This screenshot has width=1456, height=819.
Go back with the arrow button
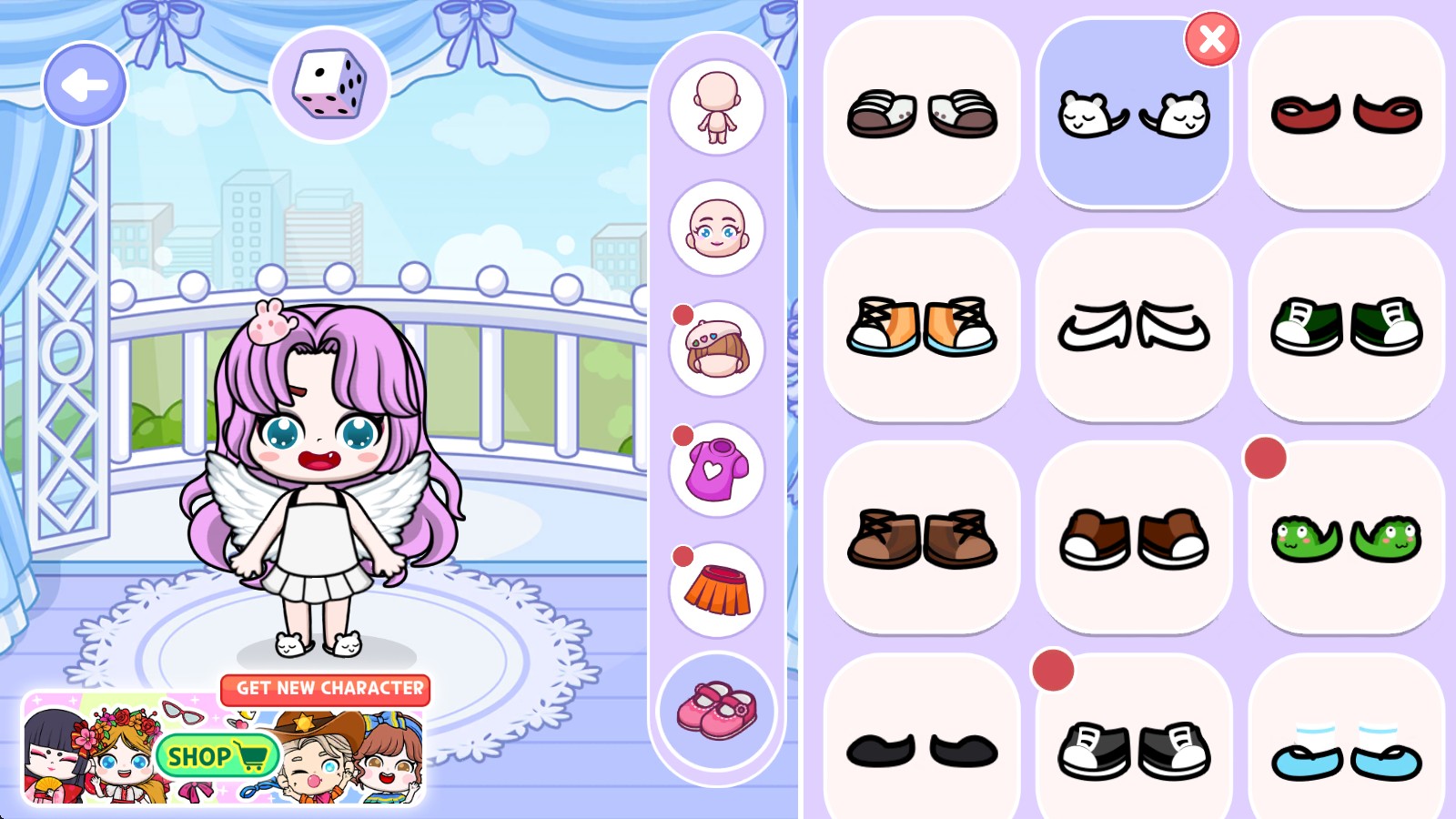click(85, 86)
